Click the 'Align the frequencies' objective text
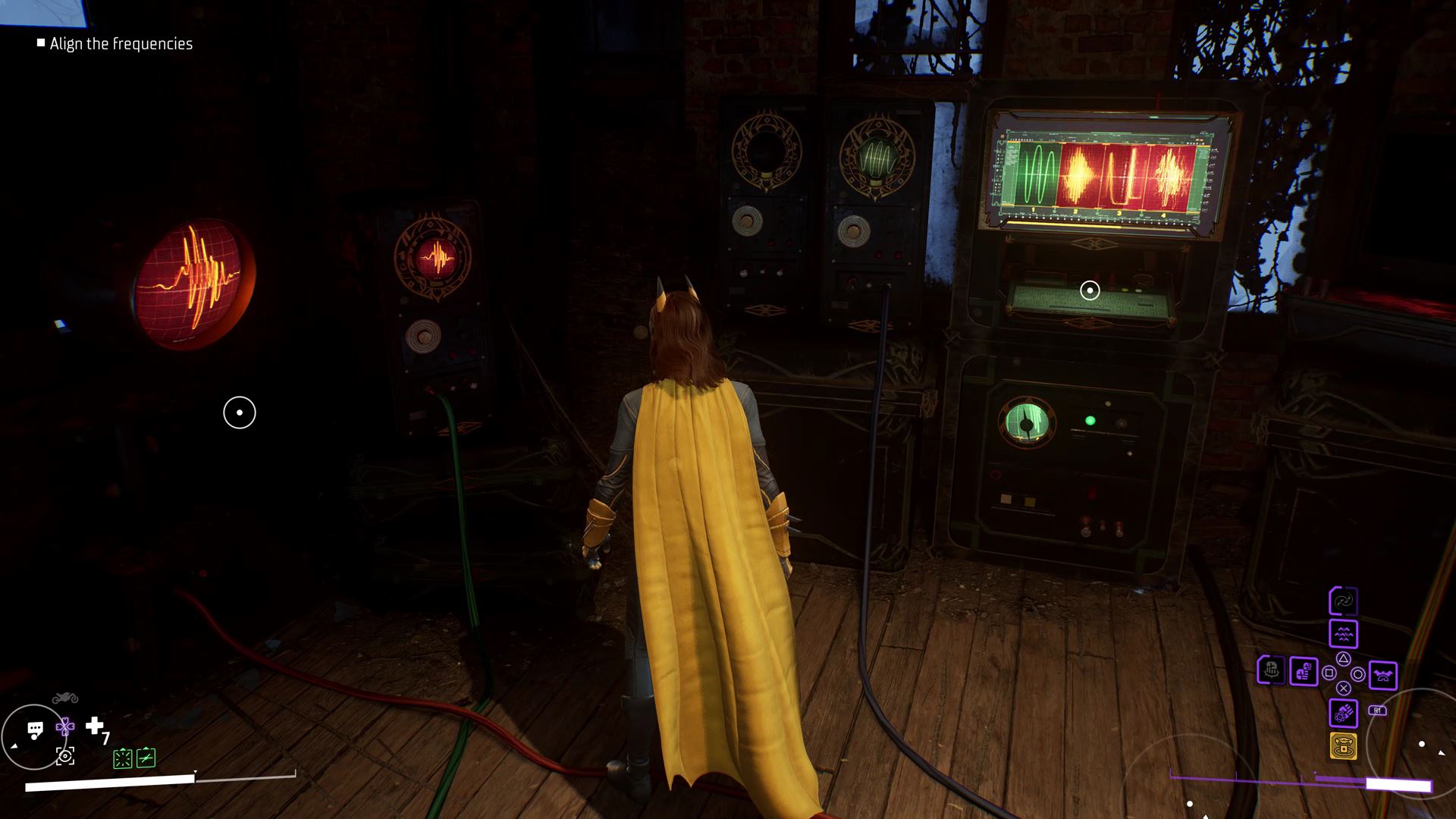Viewport: 1456px width, 819px height. coord(121,43)
